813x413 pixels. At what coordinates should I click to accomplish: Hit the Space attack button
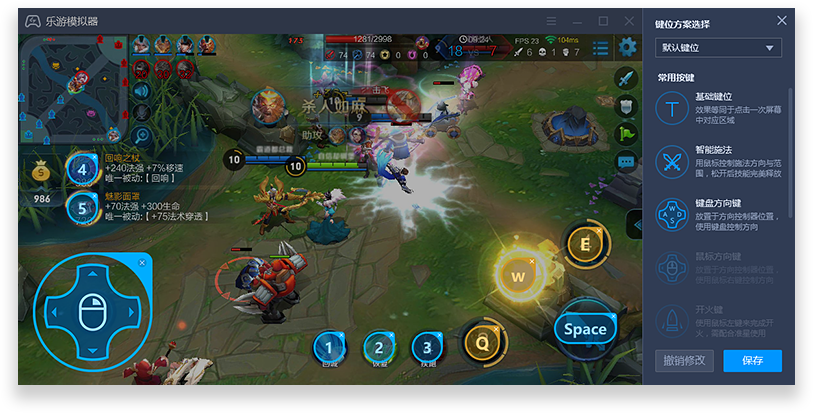coord(585,328)
